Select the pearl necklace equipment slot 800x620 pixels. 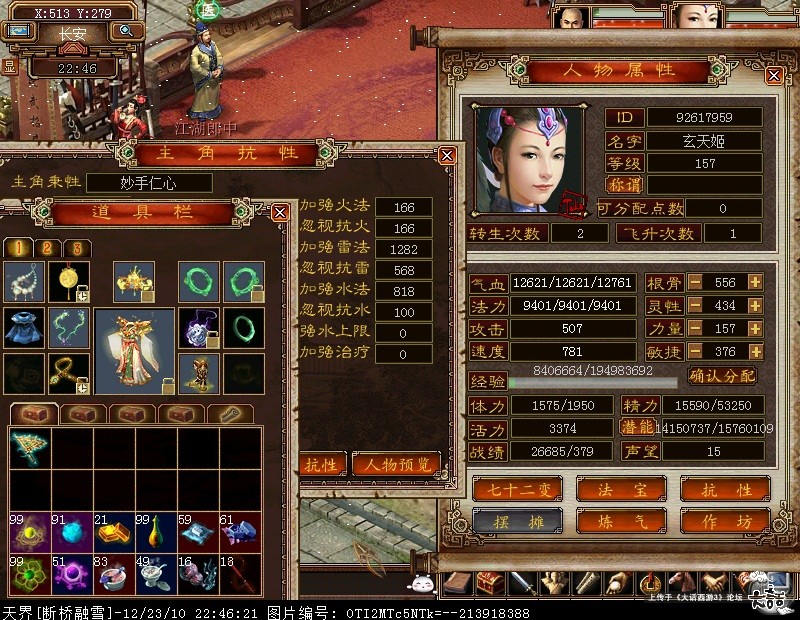click(23, 282)
